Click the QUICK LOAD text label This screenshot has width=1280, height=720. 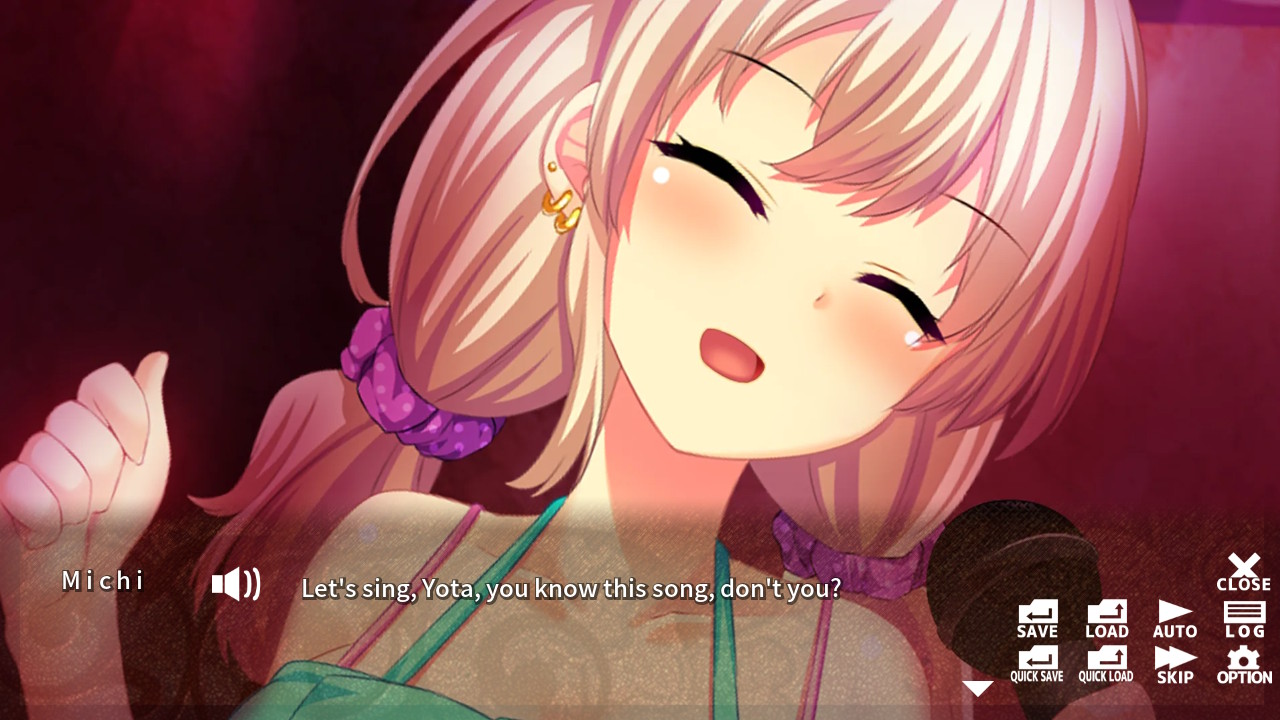tap(1106, 675)
